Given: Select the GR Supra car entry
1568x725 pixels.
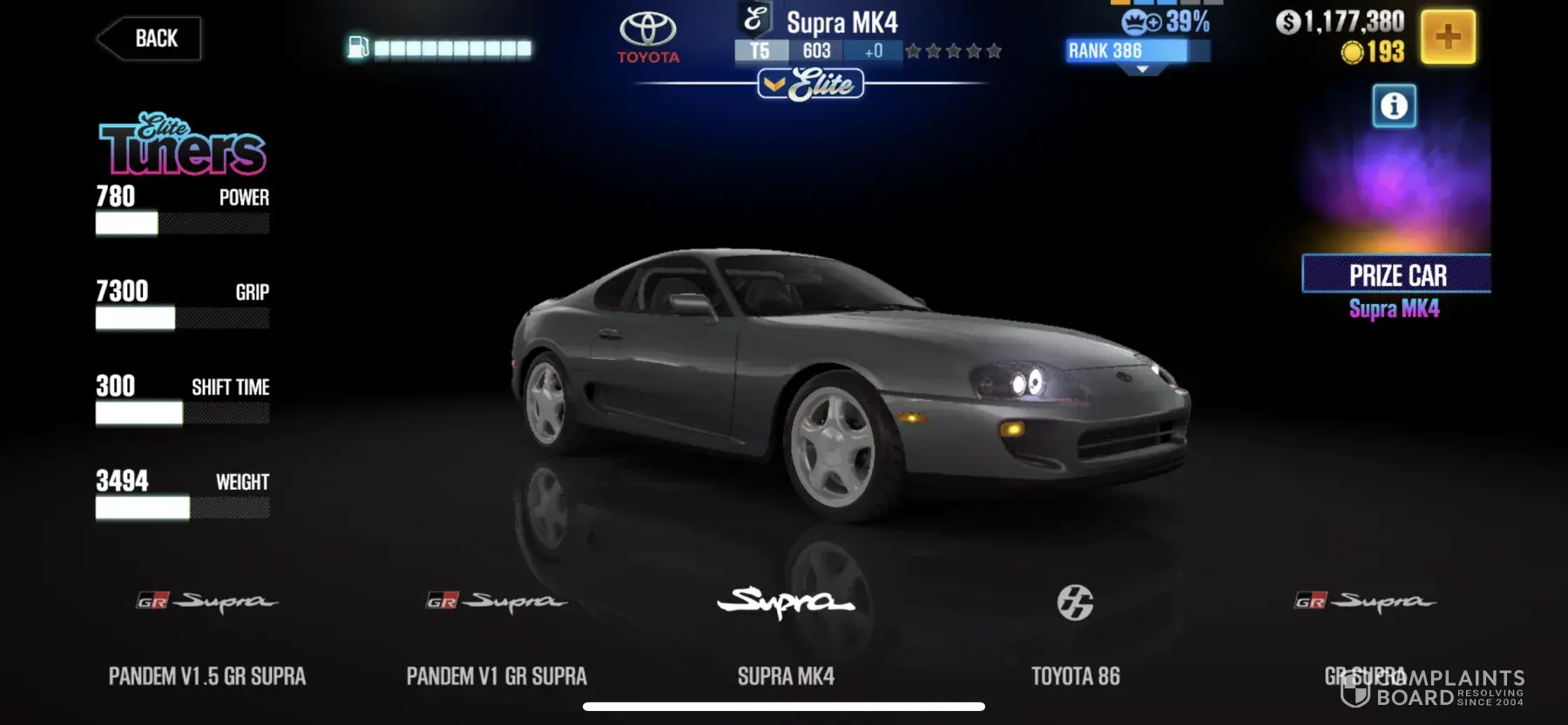Looking at the screenshot, I should coord(1364,636).
